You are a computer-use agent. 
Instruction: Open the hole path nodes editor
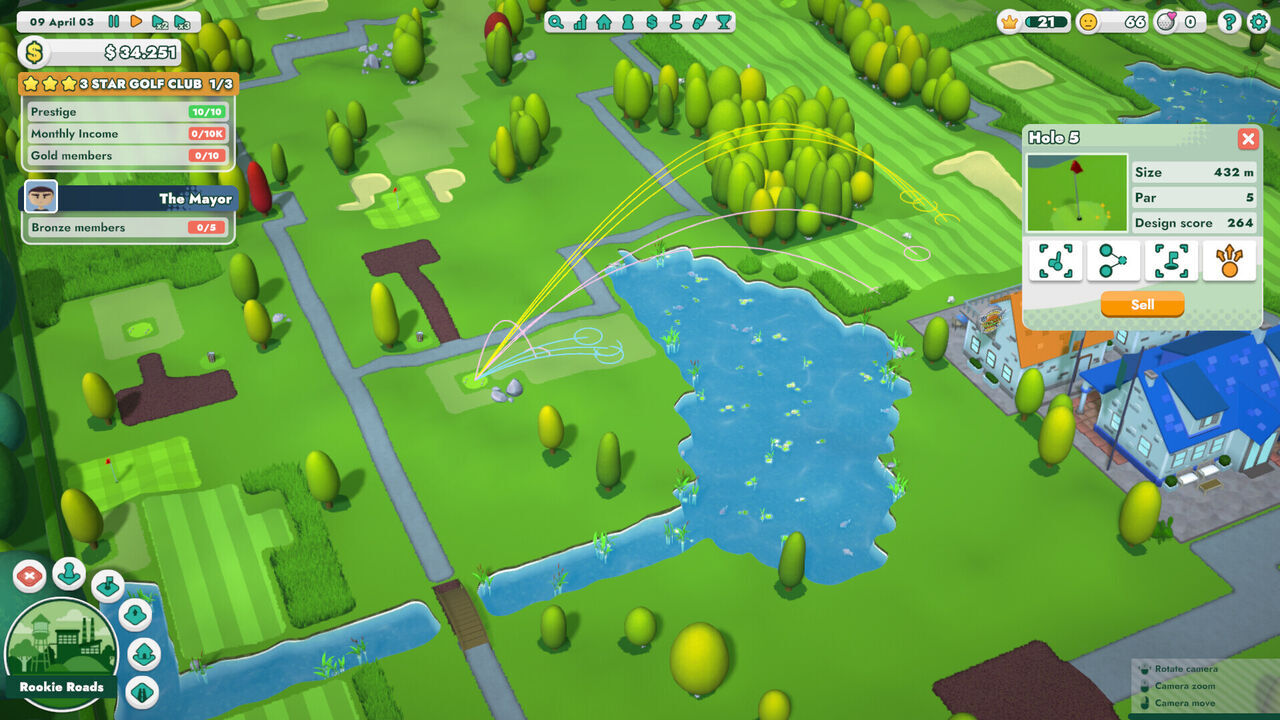click(x=1113, y=261)
